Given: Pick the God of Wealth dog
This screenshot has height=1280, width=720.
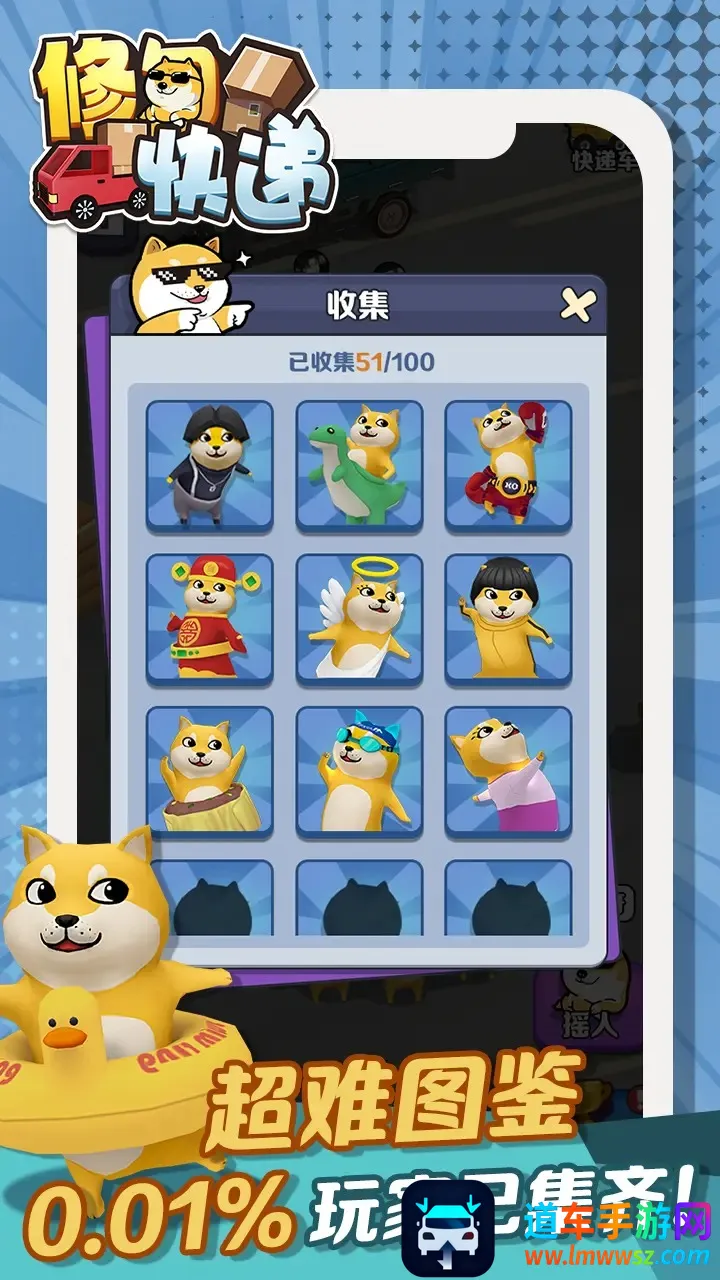Looking at the screenshot, I should [210, 619].
